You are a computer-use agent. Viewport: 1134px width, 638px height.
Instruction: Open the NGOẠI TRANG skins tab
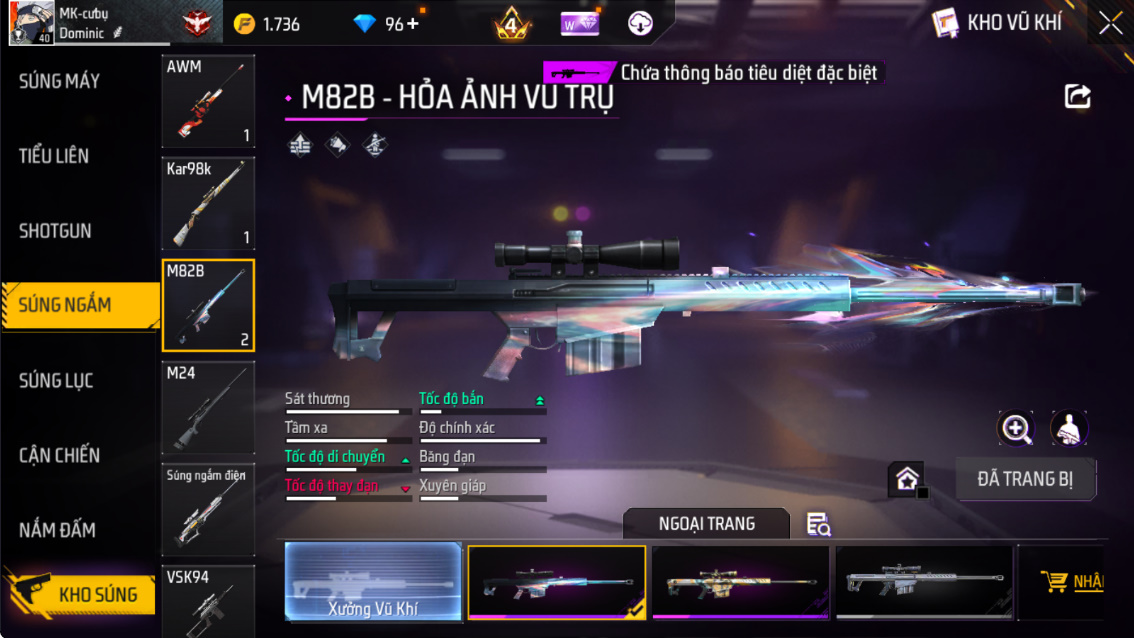(x=706, y=524)
